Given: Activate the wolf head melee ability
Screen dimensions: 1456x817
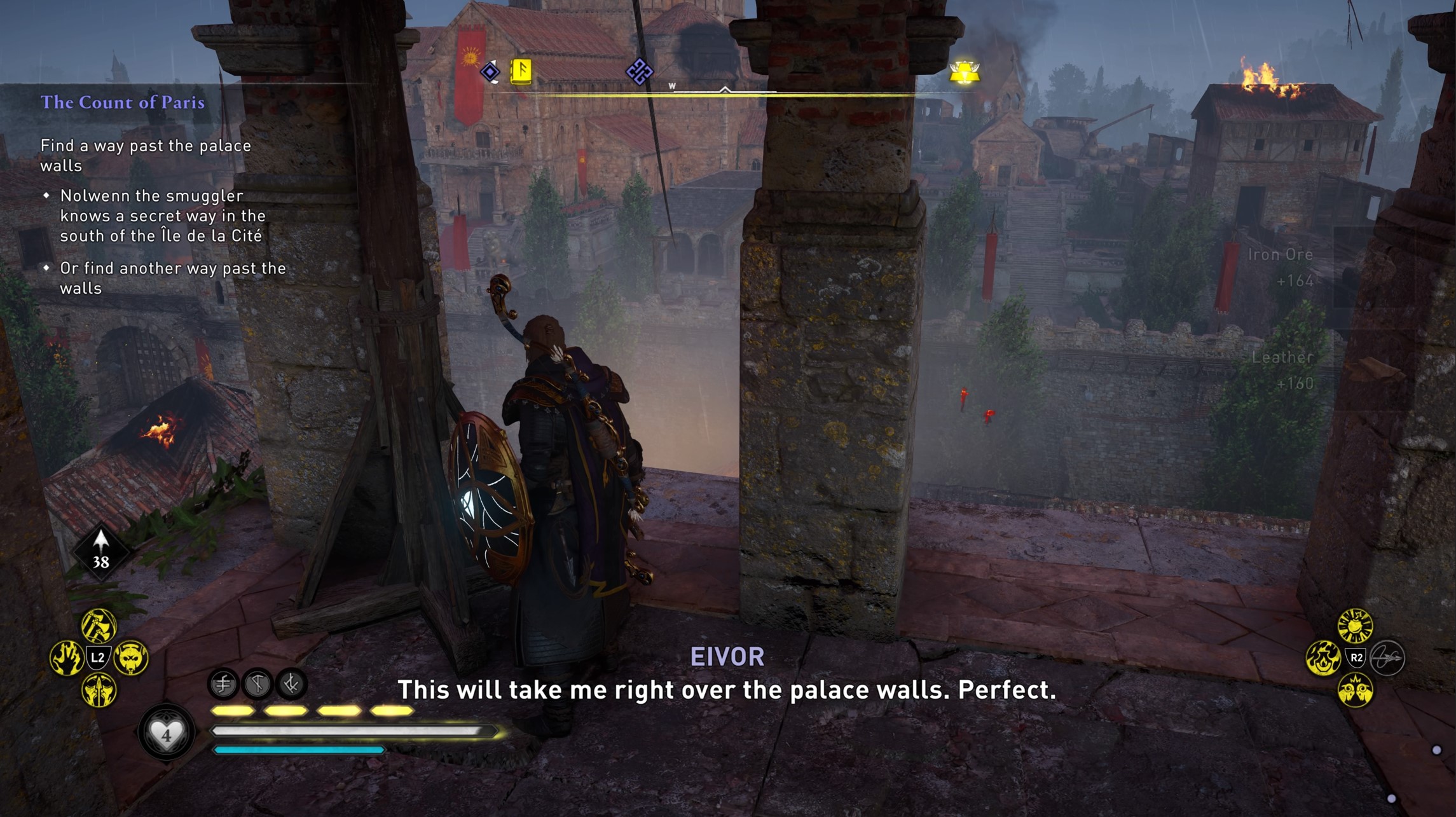Looking at the screenshot, I should tap(131, 657).
